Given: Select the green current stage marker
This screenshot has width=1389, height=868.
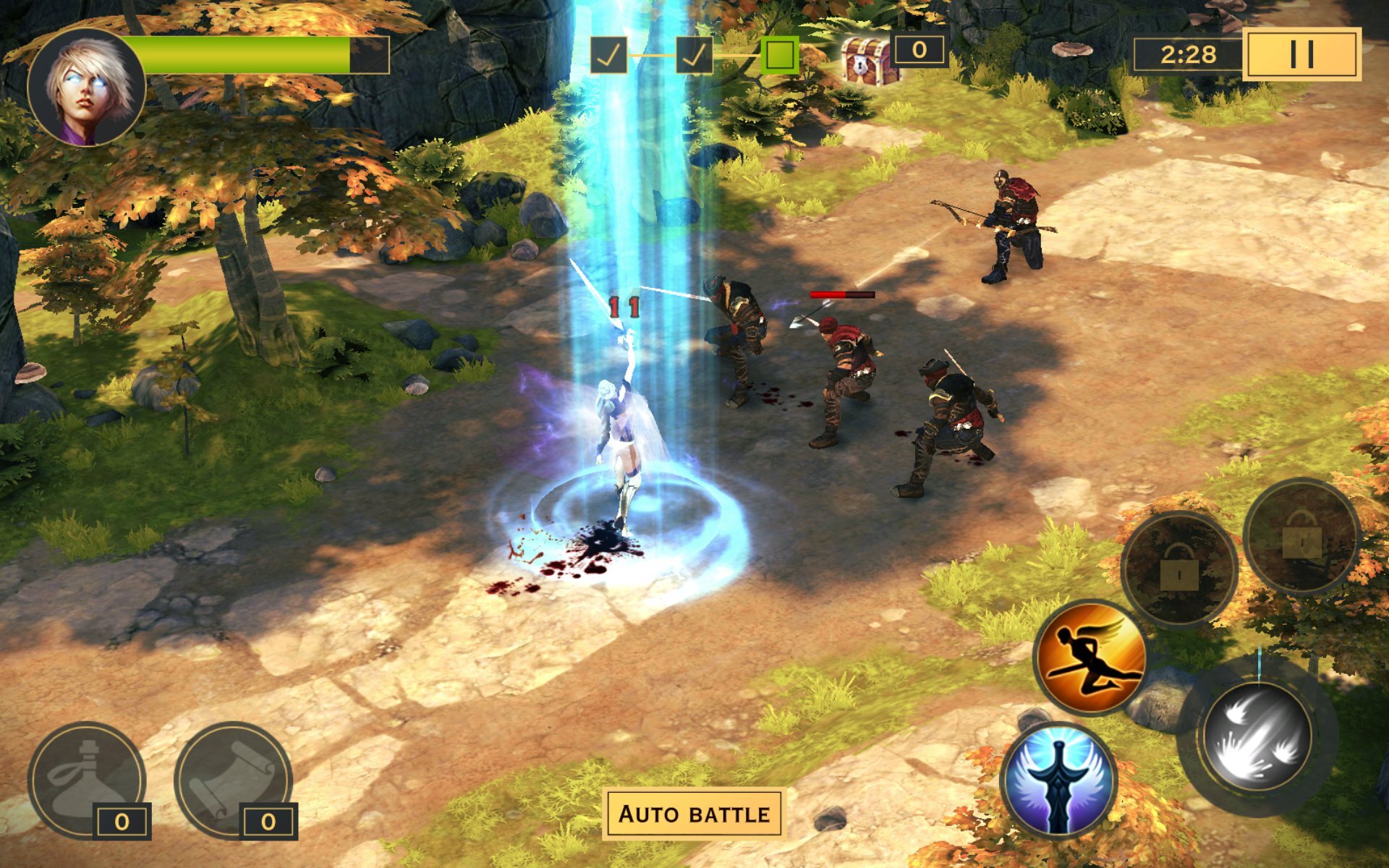Looking at the screenshot, I should tap(780, 55).
